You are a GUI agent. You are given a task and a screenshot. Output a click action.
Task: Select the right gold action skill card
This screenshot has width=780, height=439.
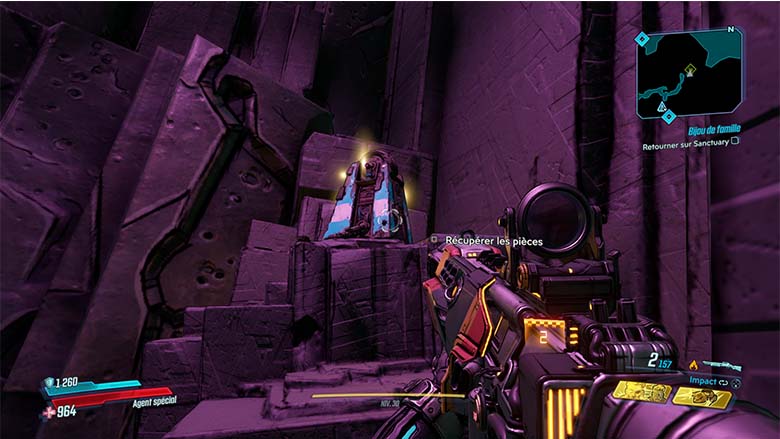(x=701, y=396)
